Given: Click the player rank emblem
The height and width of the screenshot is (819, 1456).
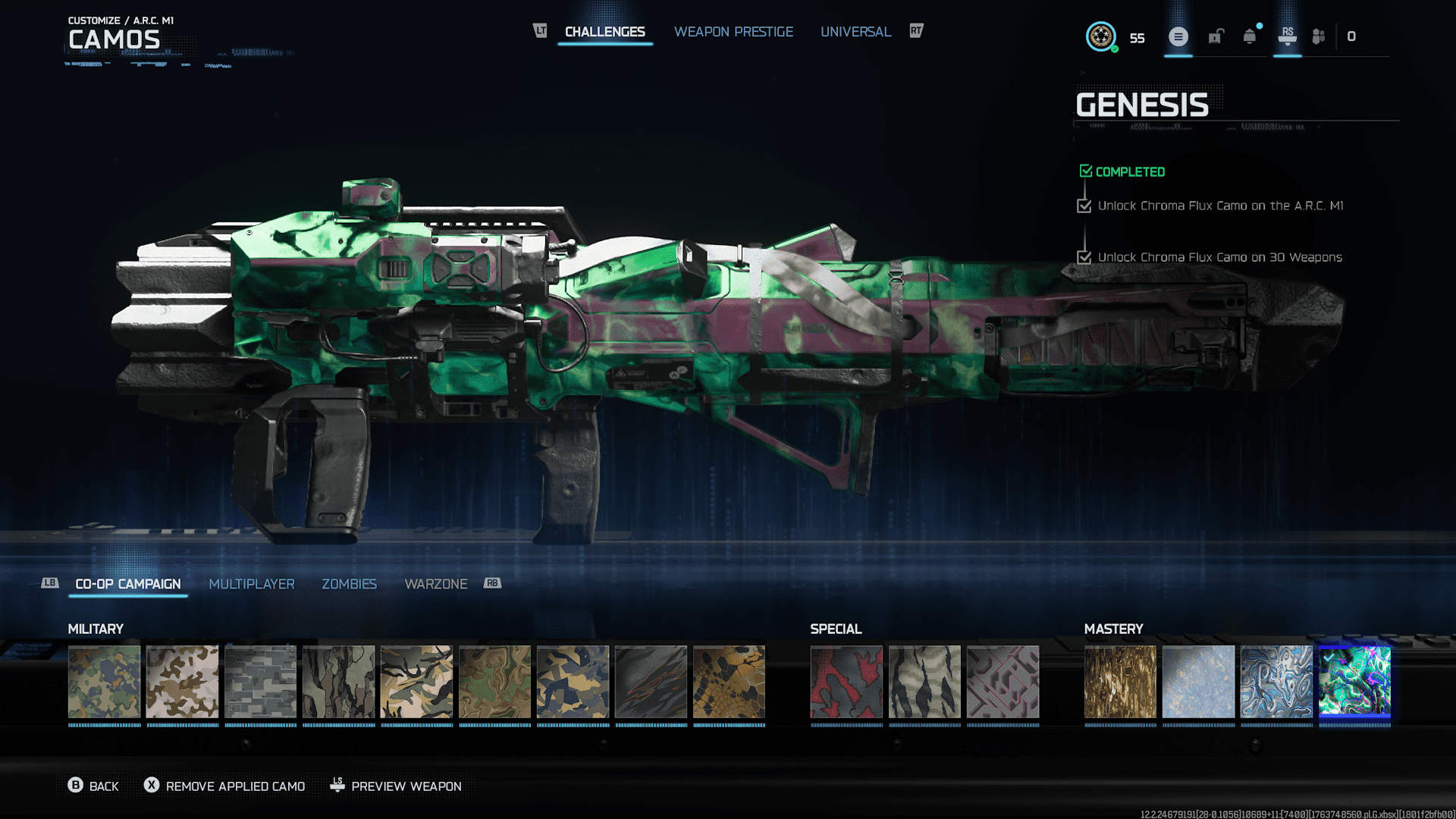Looking at the screenshot, I should [x=1101, y=36].
